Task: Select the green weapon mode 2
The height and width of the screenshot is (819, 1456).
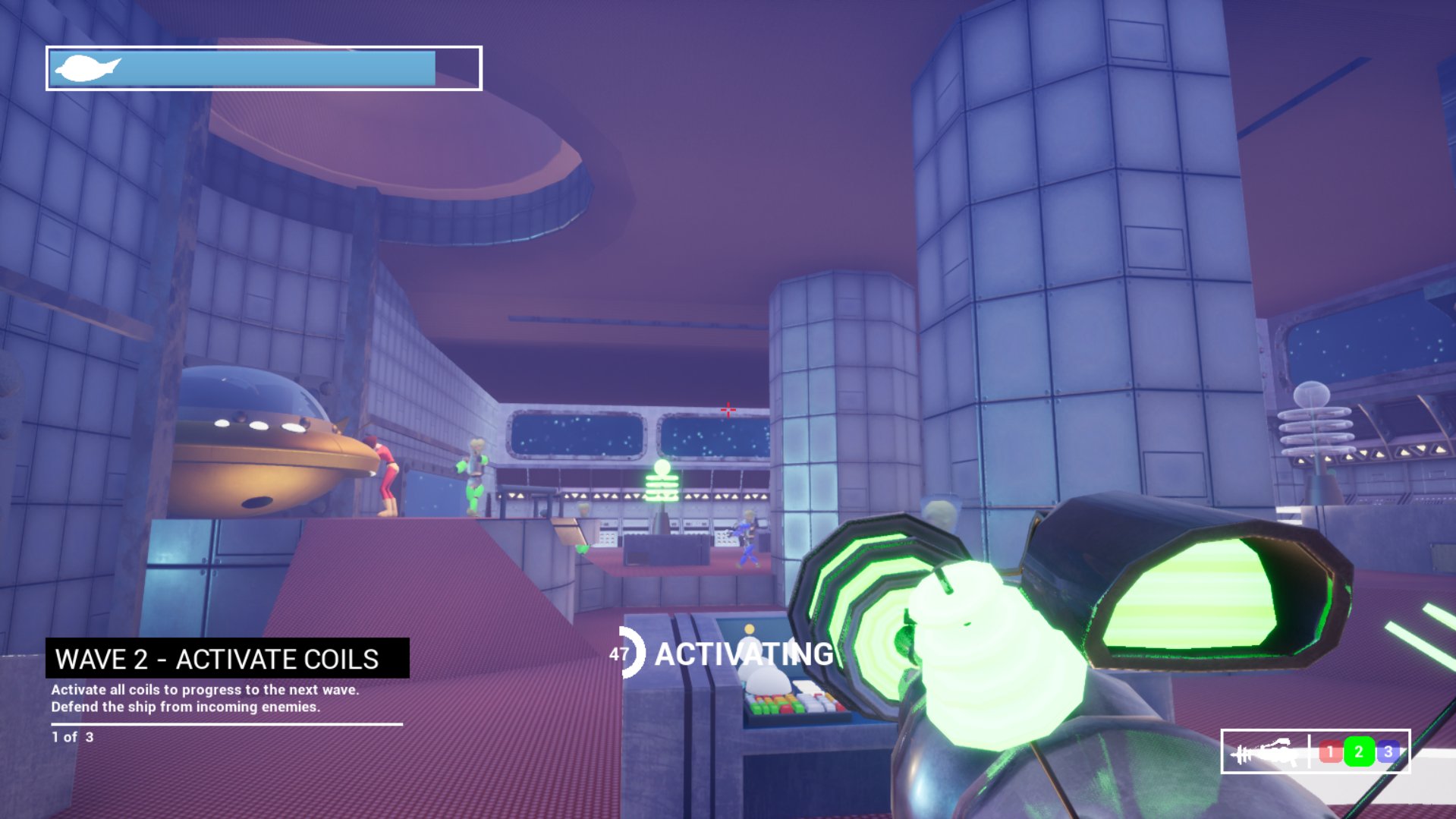Action: pos(1359,751)
